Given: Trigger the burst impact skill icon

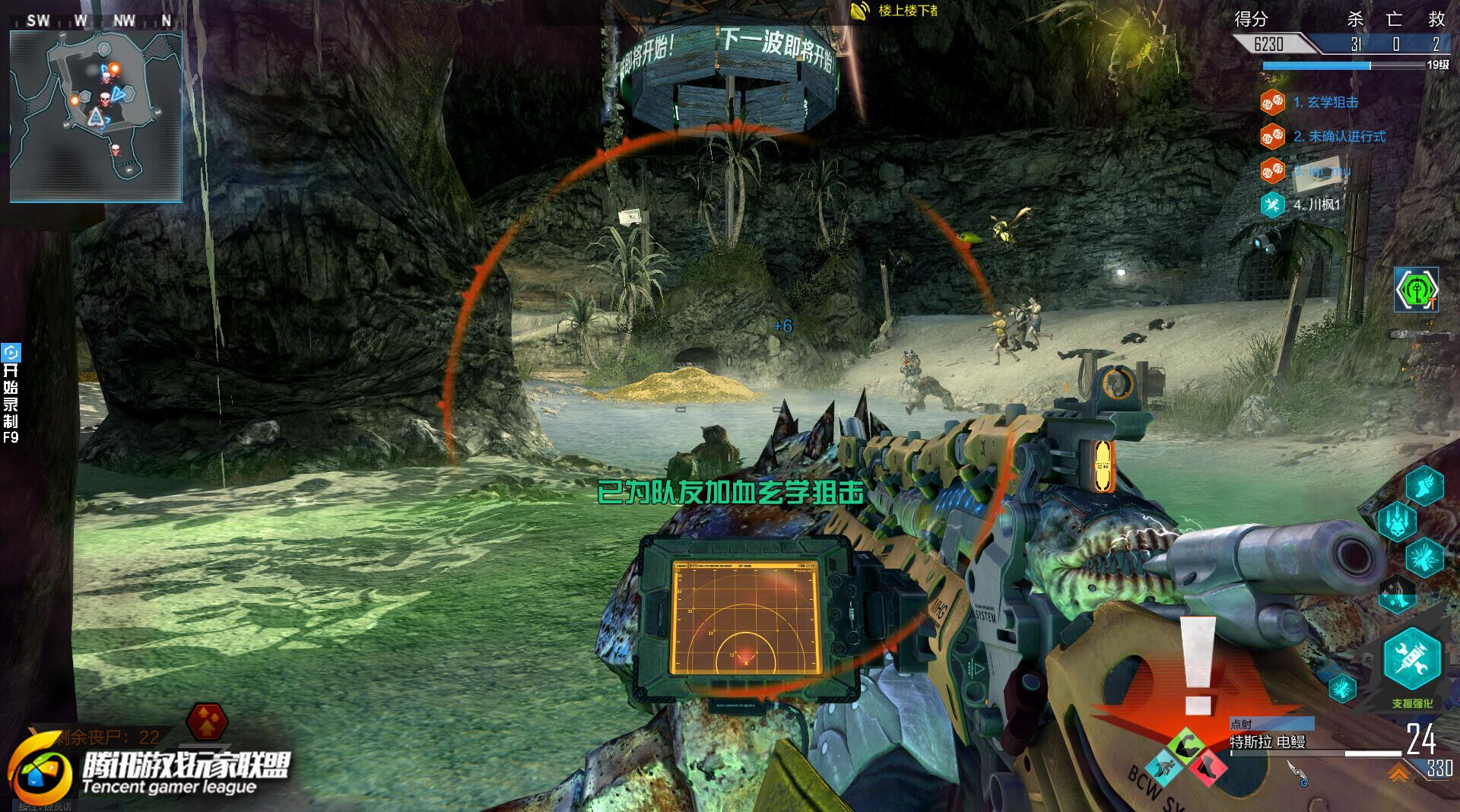Looking at the screenshot, I should coord(1423,557).
